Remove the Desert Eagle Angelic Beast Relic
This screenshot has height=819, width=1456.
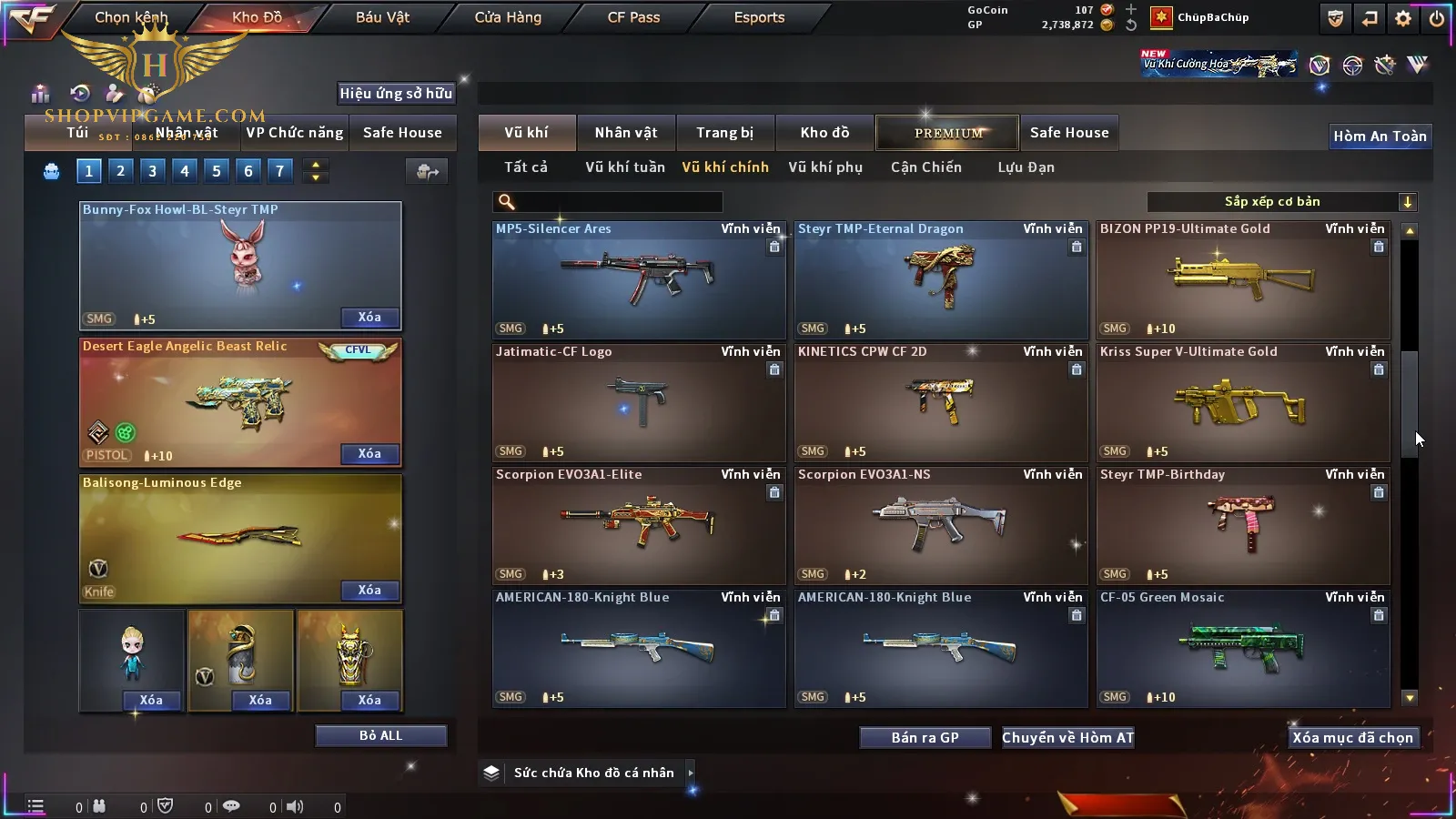tap(369, 453)
